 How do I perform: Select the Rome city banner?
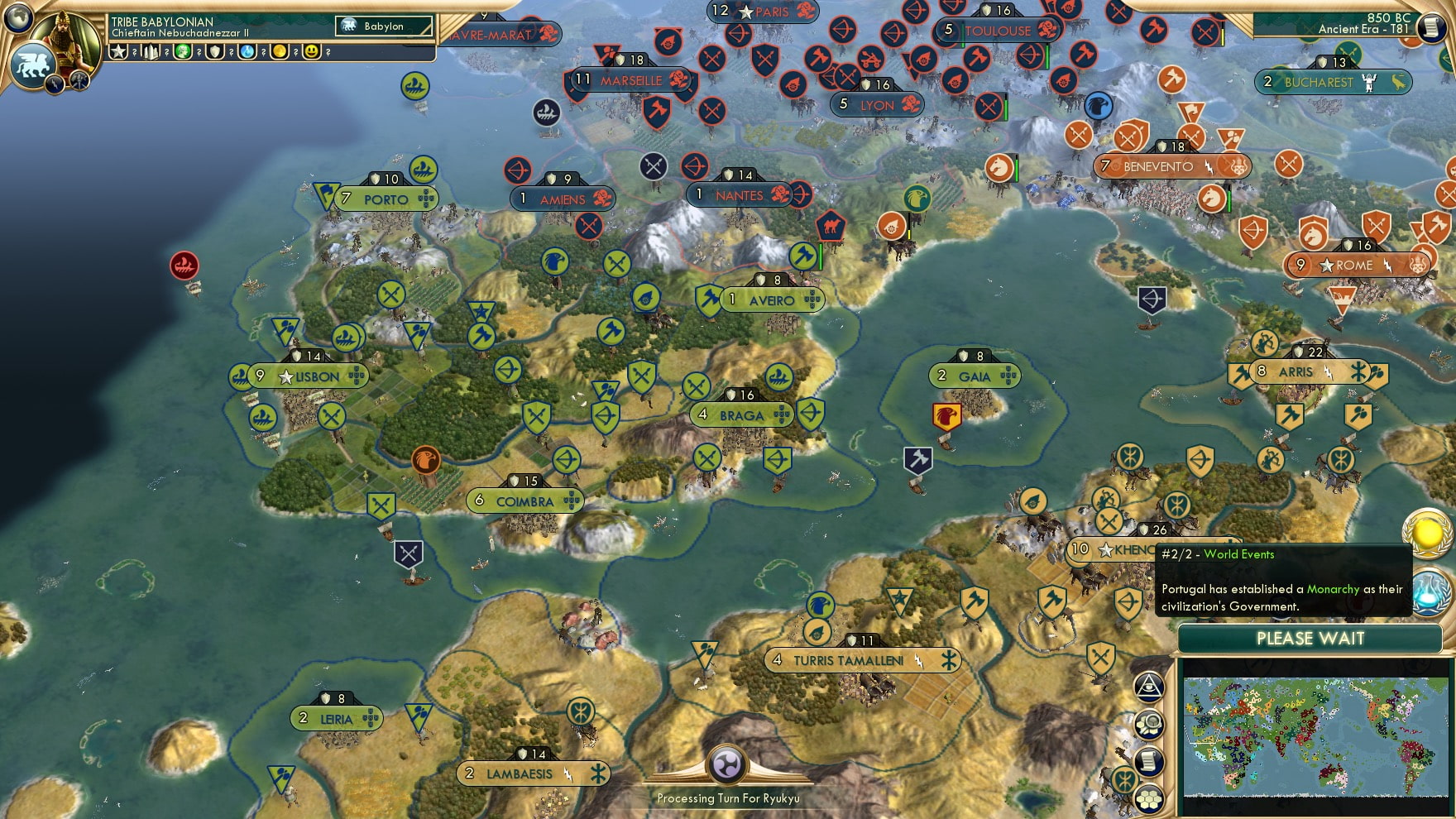coord(1354,266)
